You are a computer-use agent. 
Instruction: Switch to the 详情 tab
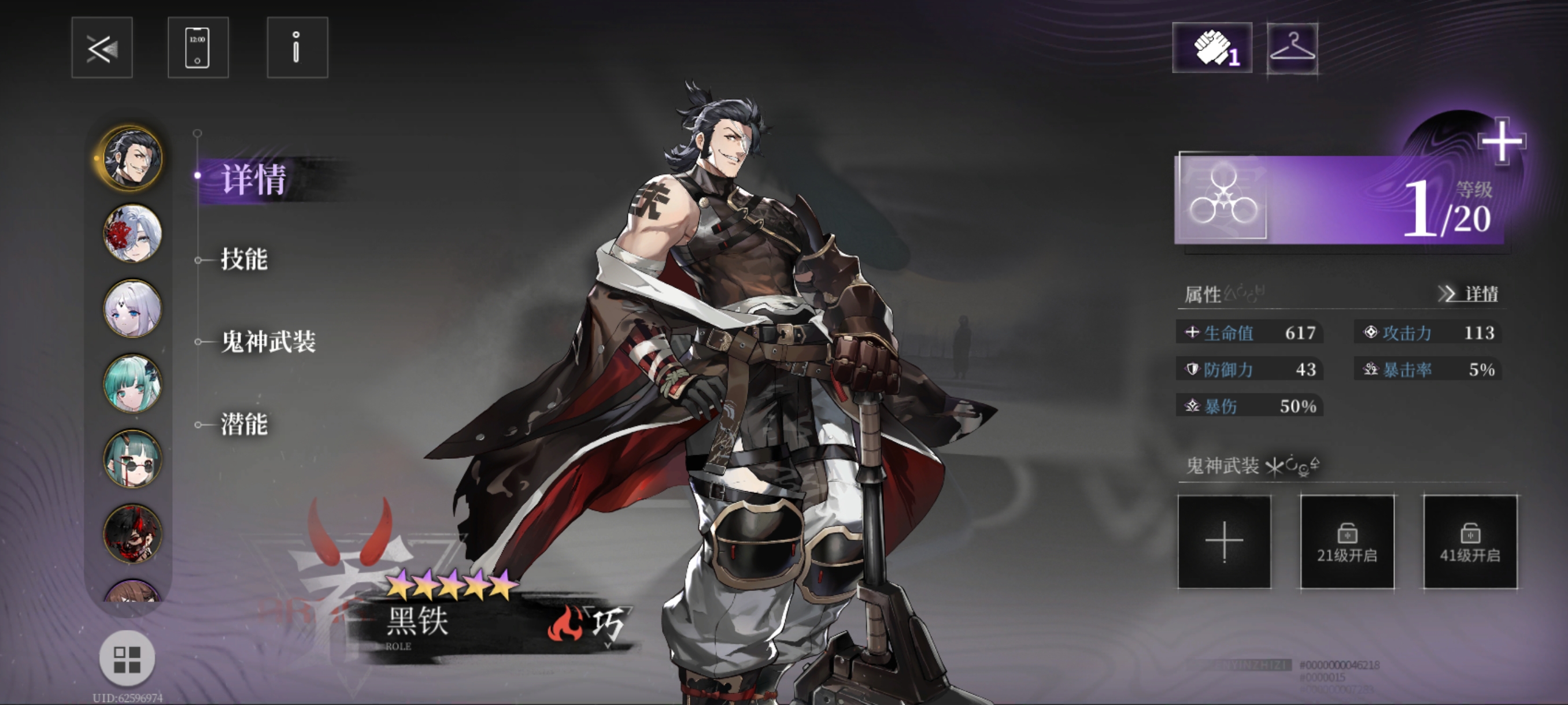pos(253,180)
